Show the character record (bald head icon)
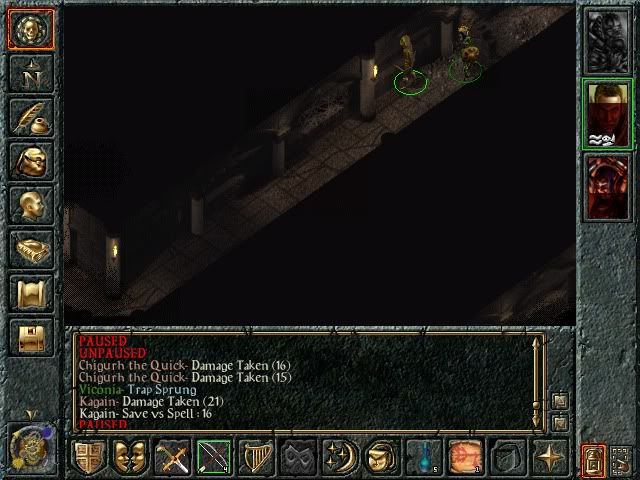 coord(30,204)
